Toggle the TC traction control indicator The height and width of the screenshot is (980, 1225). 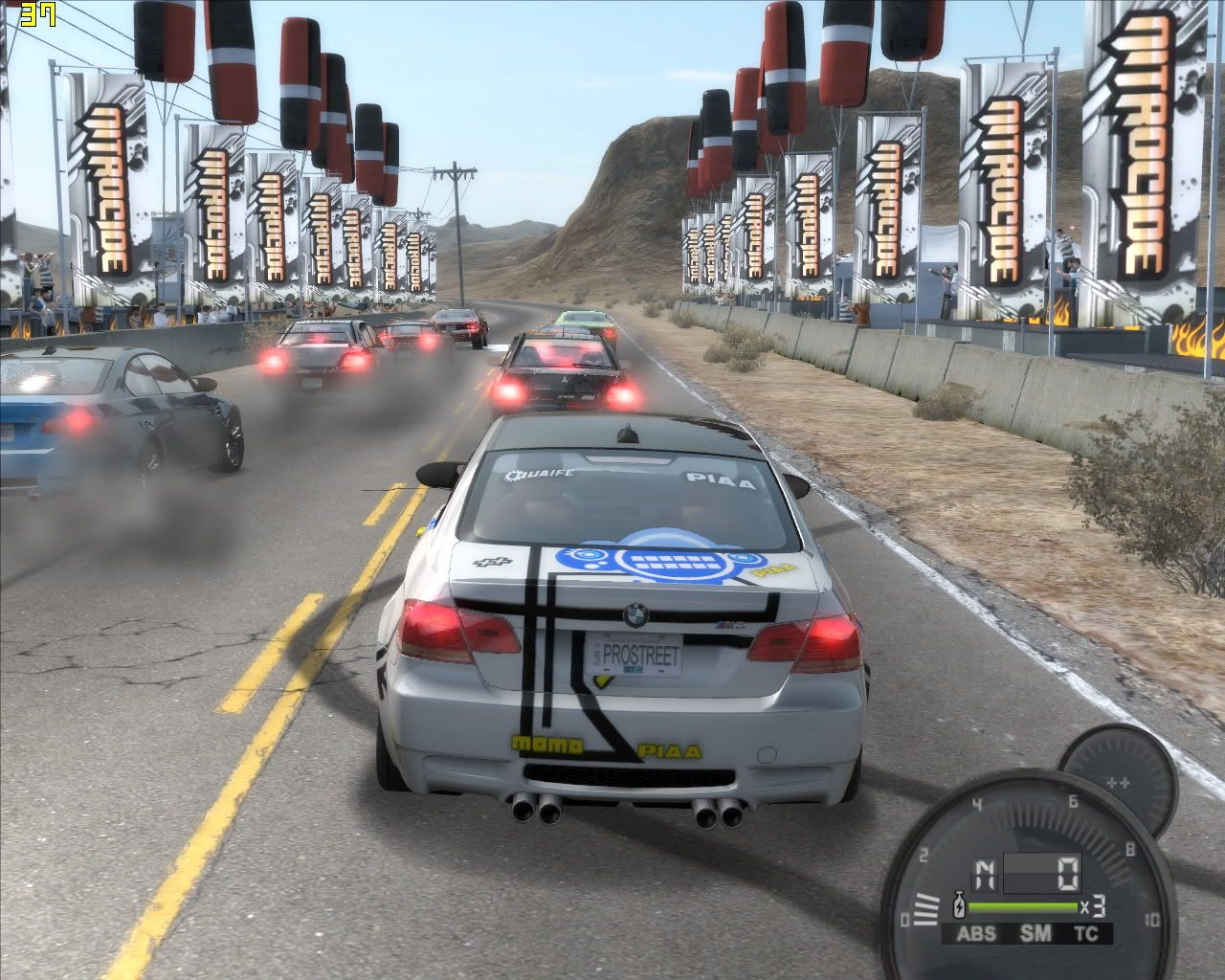[1085, 934]
